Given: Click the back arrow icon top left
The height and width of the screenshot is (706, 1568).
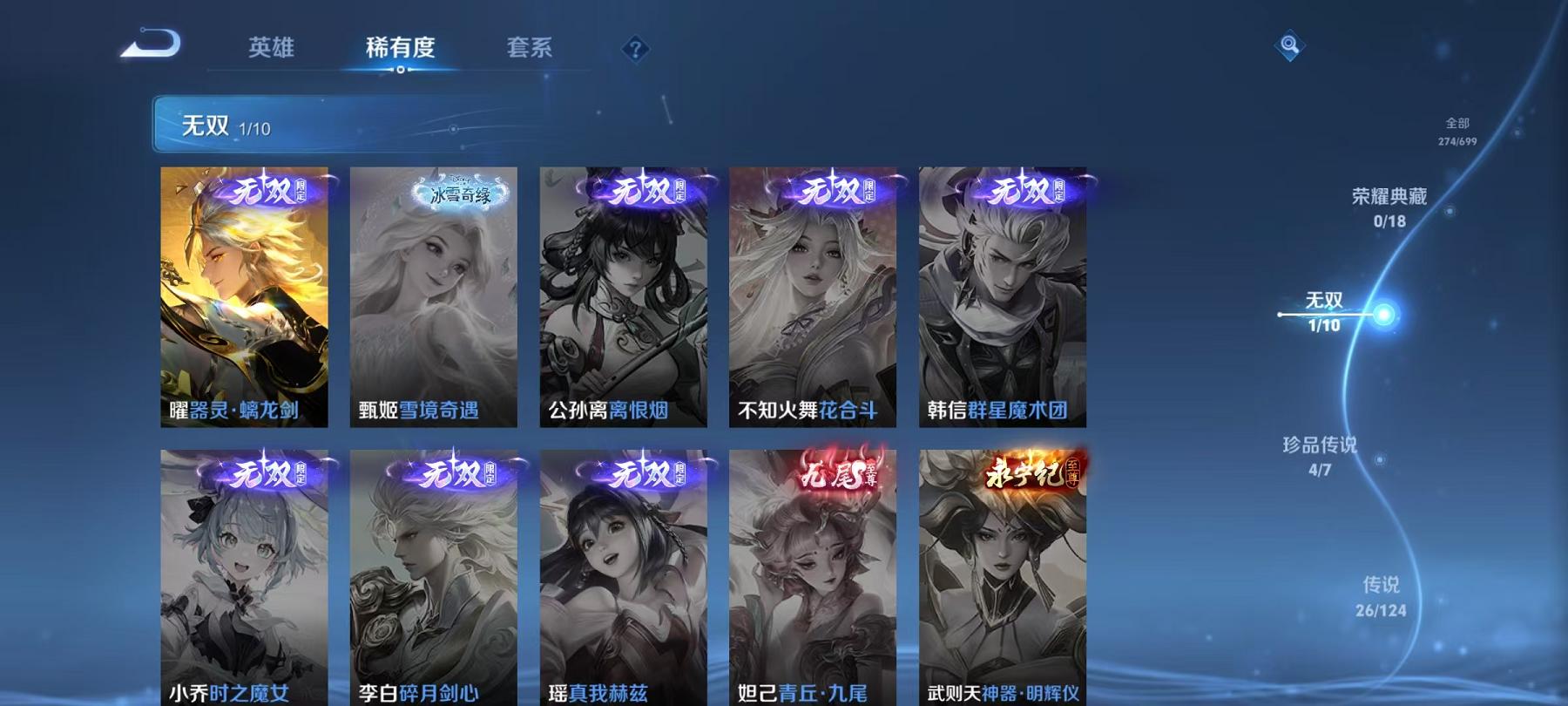Looking at the screenshot, I should tap(152, 41).
